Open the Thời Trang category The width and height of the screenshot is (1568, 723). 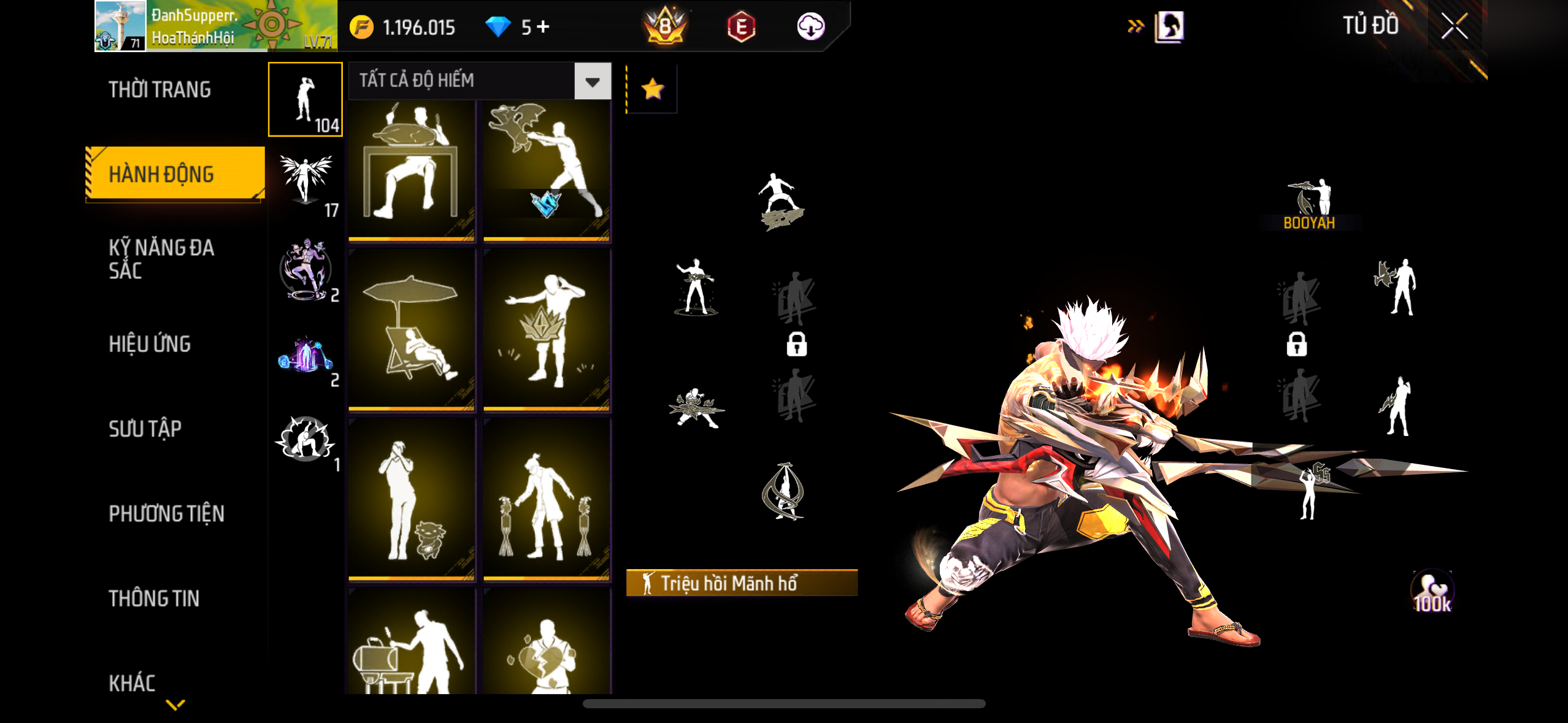coord(159,90)
